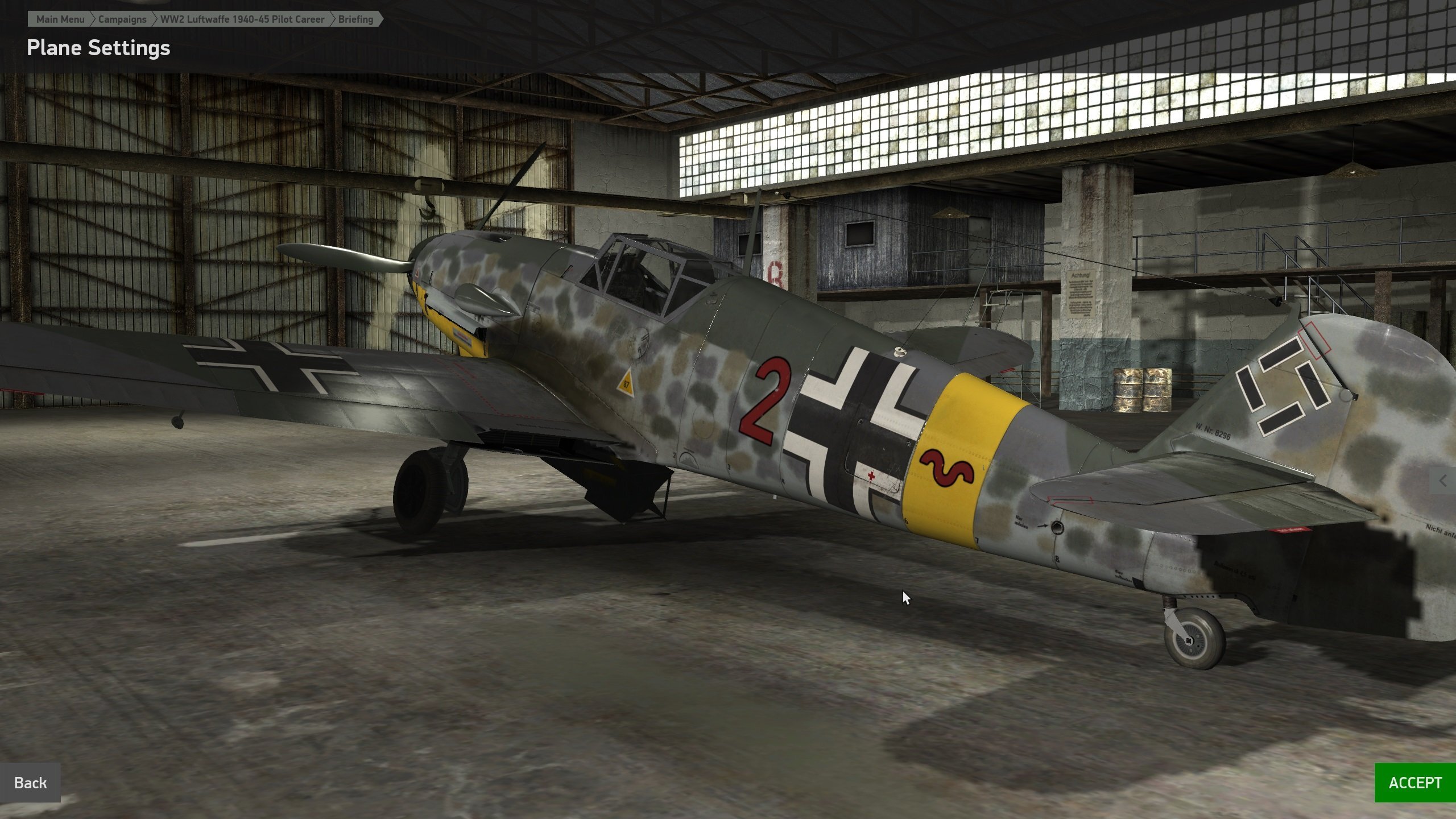
Task: Open the Campaigns breadcrumb
Action: click(x=122, y=19)
